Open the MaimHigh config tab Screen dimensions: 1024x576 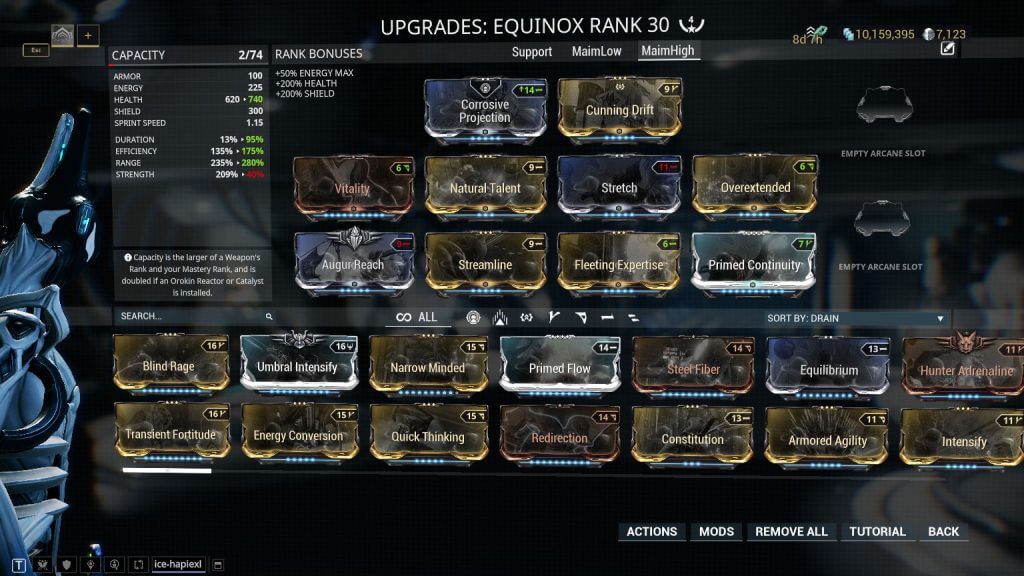tap(668, 51)
